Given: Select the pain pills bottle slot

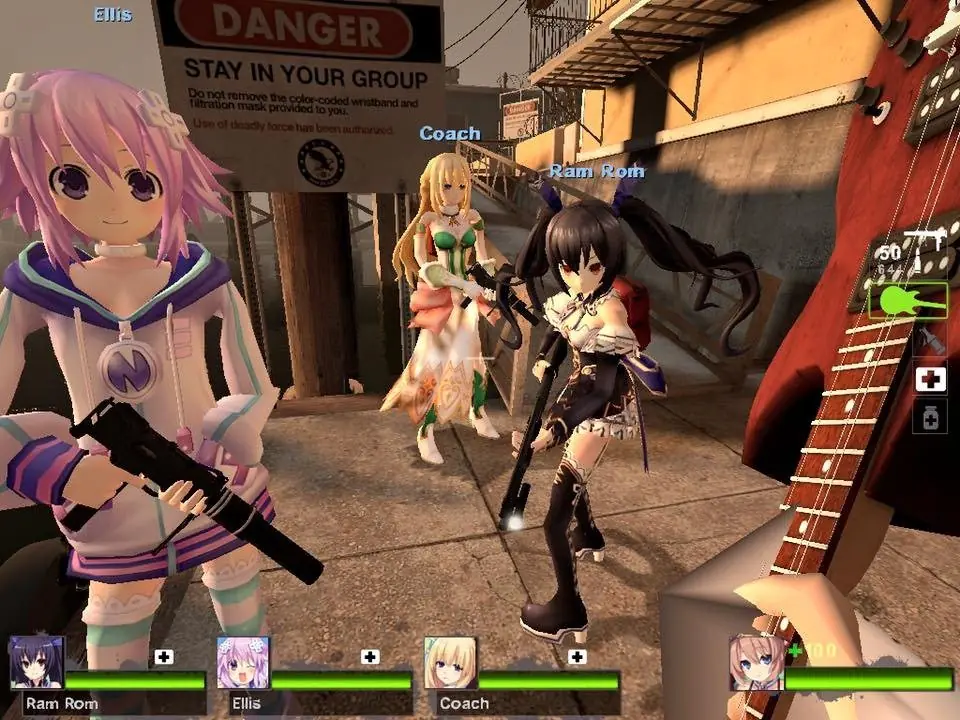Looking at the screenshot, I should click(x=930, y=417).
